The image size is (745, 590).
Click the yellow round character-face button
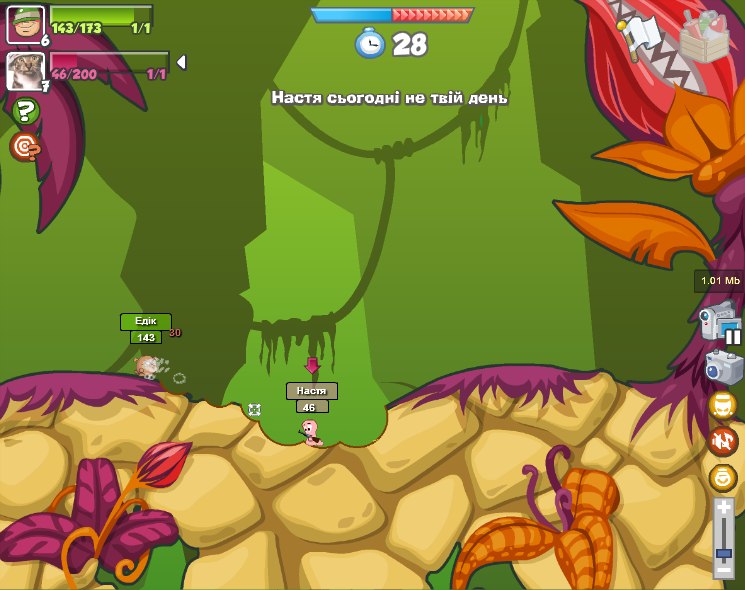tap(722, 405)
